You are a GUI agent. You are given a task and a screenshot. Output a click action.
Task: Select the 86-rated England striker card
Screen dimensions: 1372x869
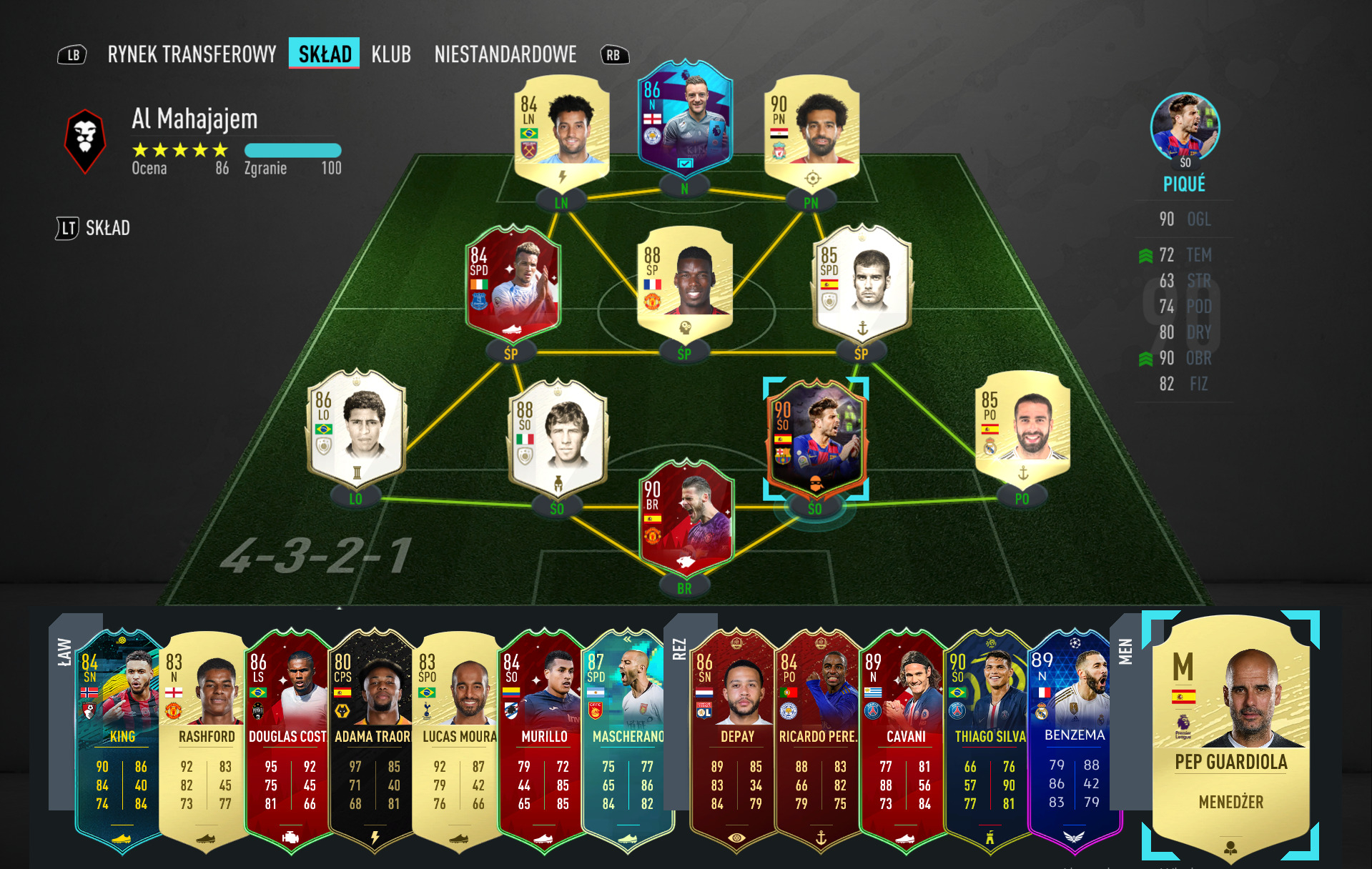pyautogui.click(x=684, y=119)
